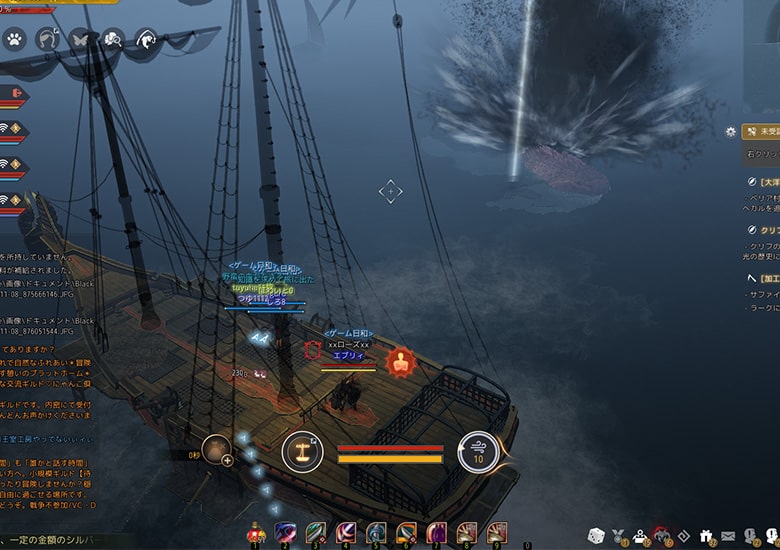Click the round bag button with plus
The height and width of the screenshot is (550, 780).
point(217,450)
